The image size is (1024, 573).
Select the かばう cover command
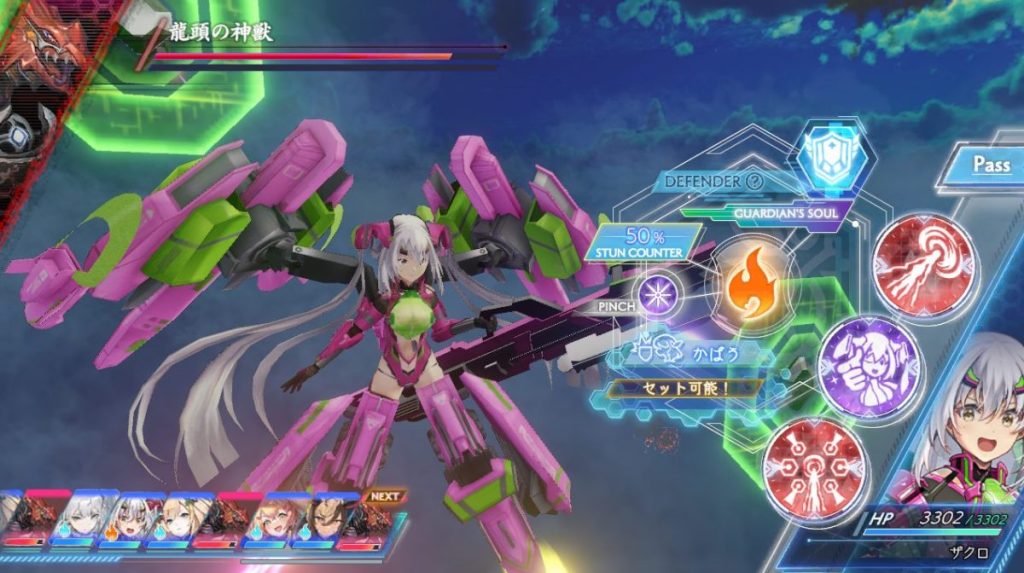pyautogui.click(x=692, y=355)
